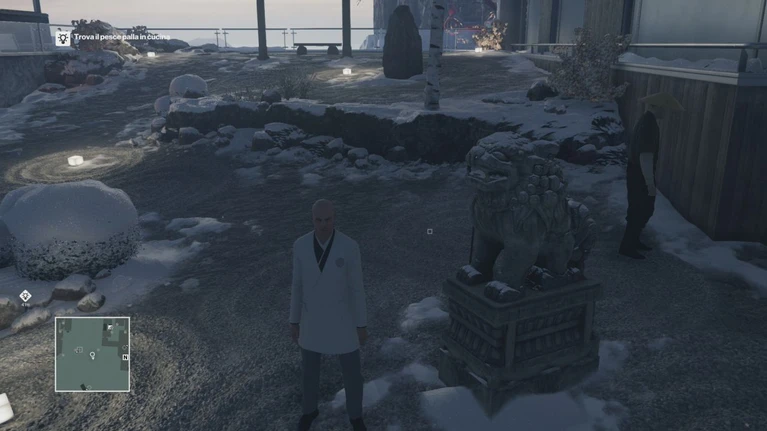Click the diamond objective waypoint marker
Screen dimensions: 767x431
click(25, 296)
